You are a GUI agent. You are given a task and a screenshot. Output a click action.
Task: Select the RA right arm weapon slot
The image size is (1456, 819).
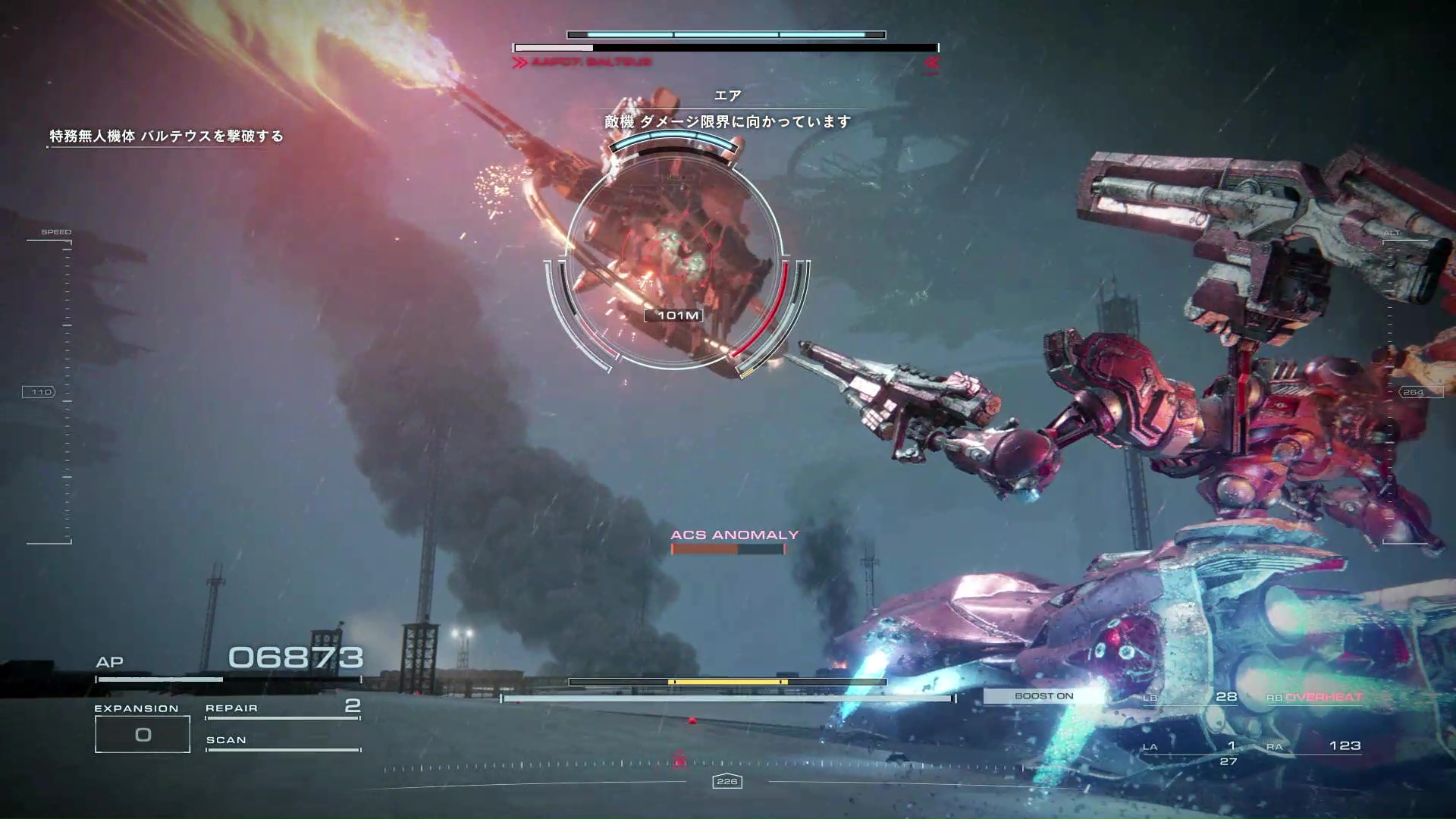1315,747
